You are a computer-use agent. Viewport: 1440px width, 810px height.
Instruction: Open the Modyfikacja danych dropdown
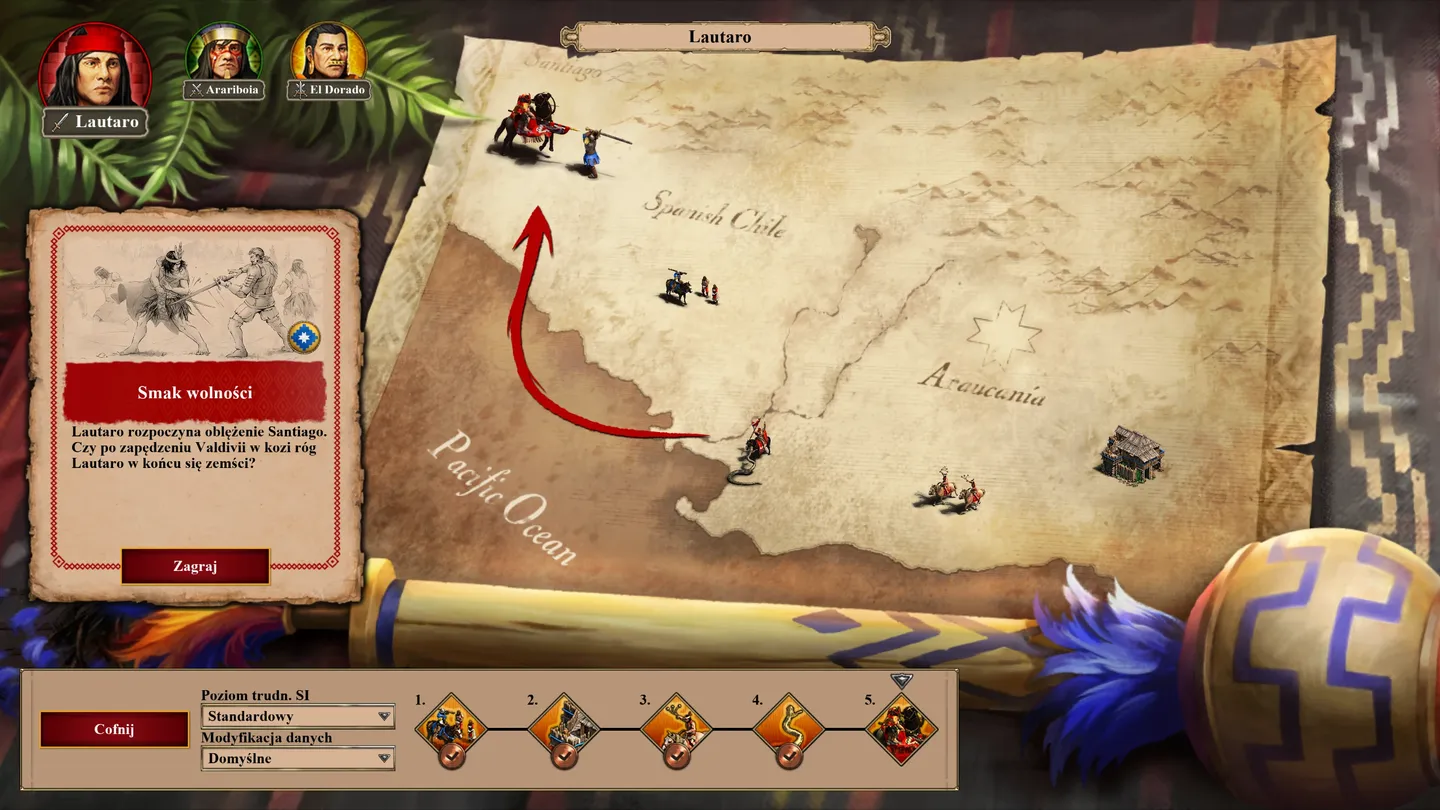tap(297, 759)
